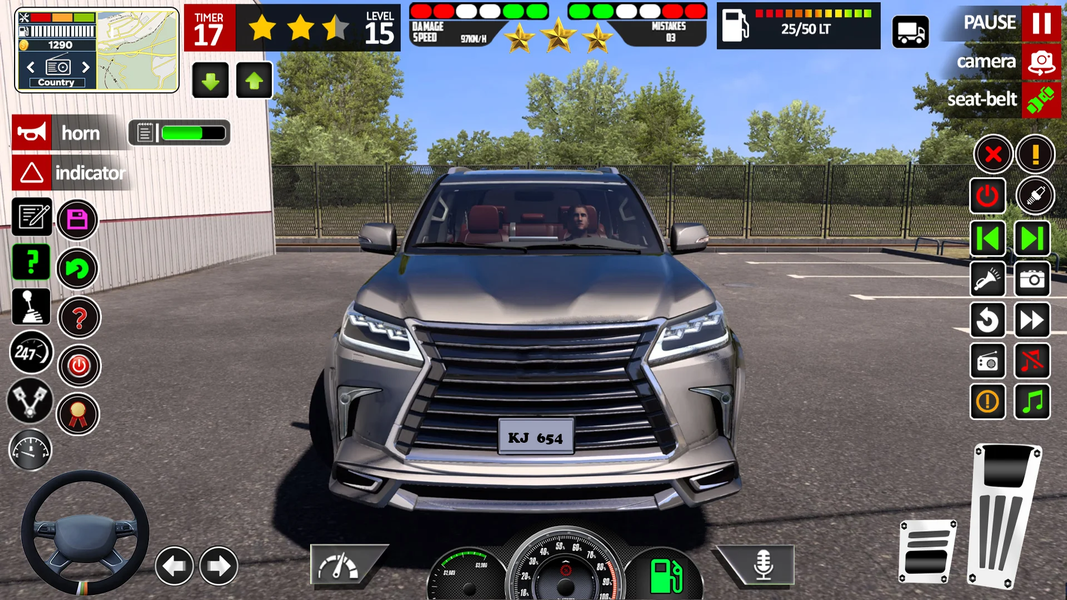Apply the brake pedal

point(927,550)
